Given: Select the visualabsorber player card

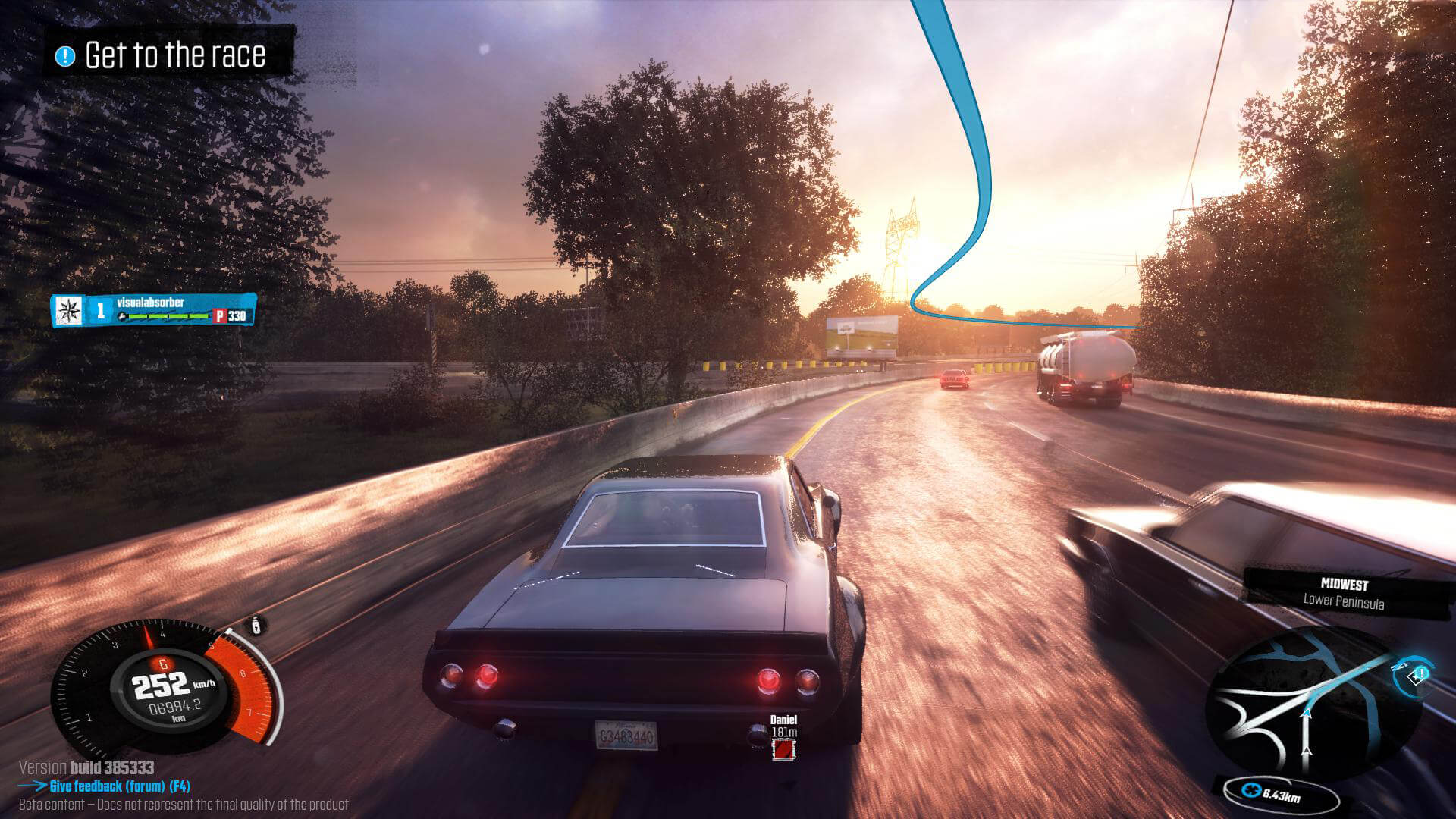Looking at the screenshot, I should tap(153, 310).
